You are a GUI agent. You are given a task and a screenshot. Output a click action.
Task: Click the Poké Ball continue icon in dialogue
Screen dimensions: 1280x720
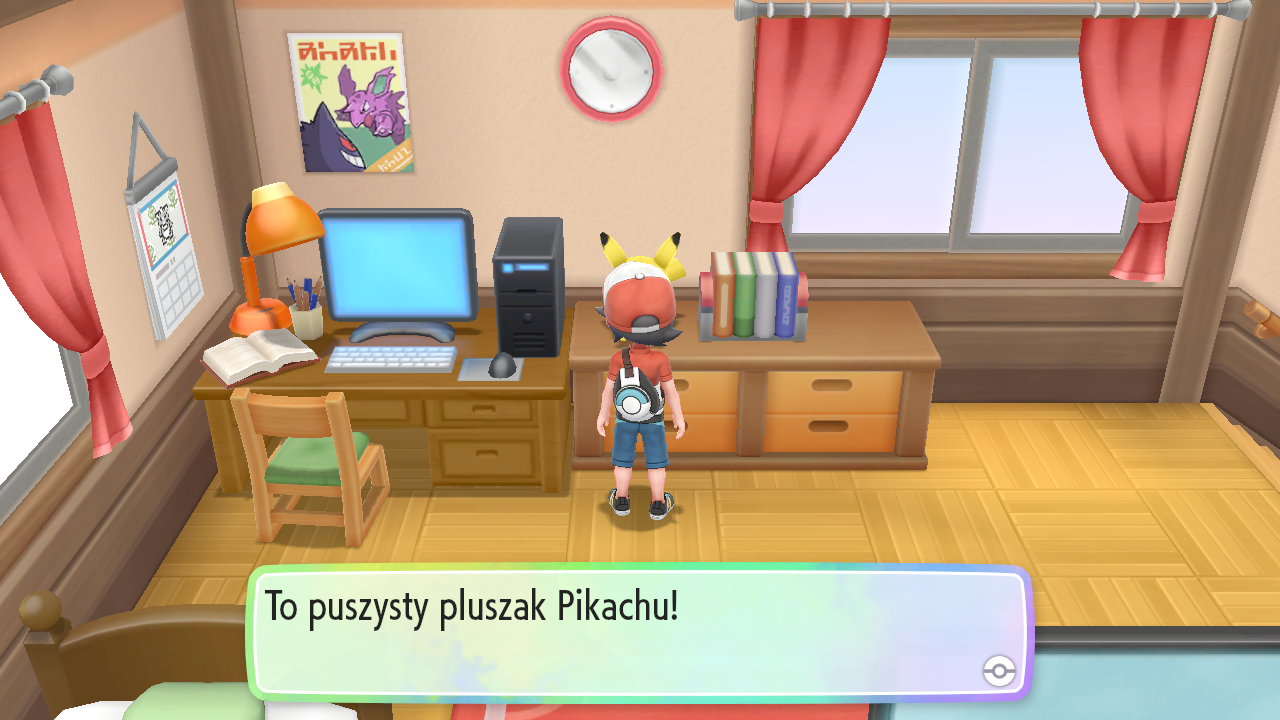pyautogui.click(x=999, y=671)
